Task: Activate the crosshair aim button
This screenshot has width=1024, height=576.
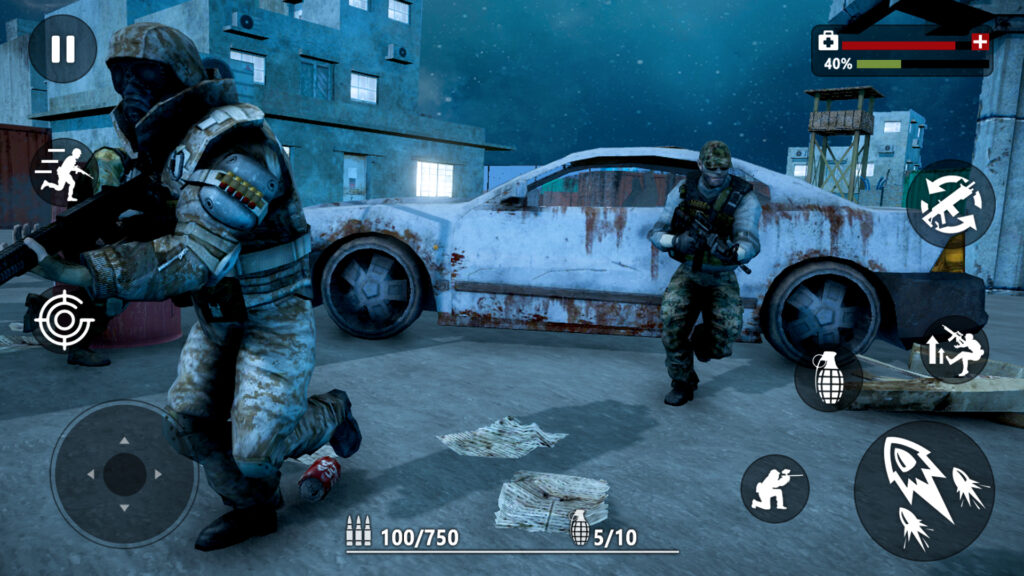Action: pos(63,320)
